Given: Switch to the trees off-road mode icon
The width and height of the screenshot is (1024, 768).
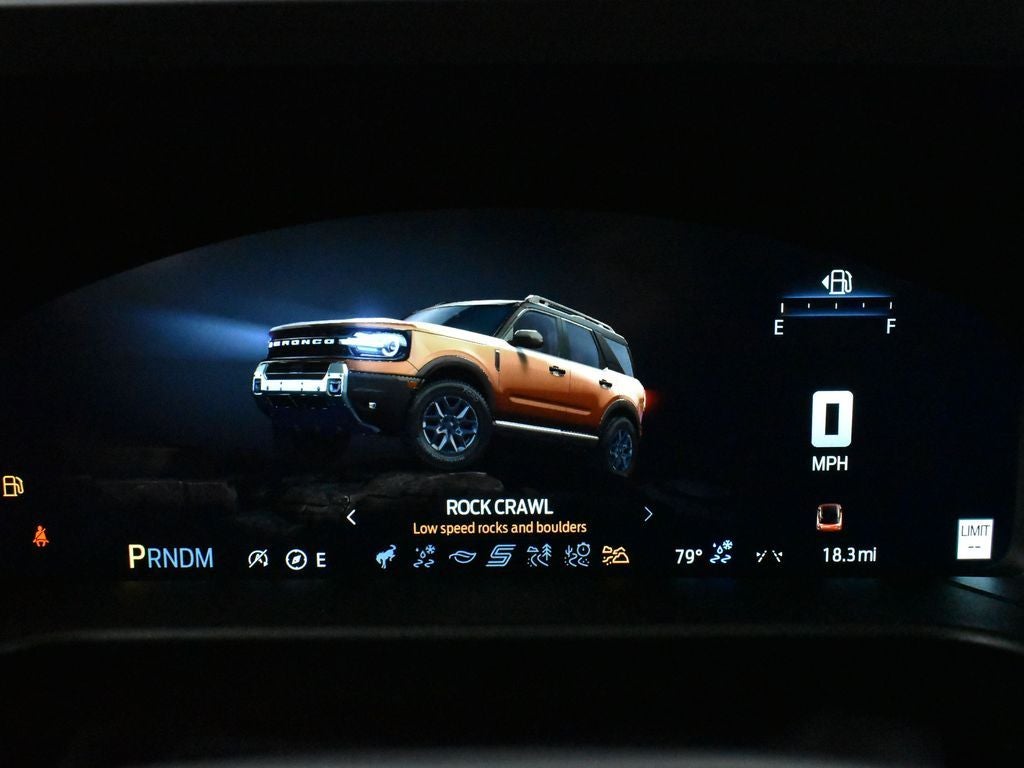Looking at the screenshot, I should pyautogui.click(x=539, y=556).
